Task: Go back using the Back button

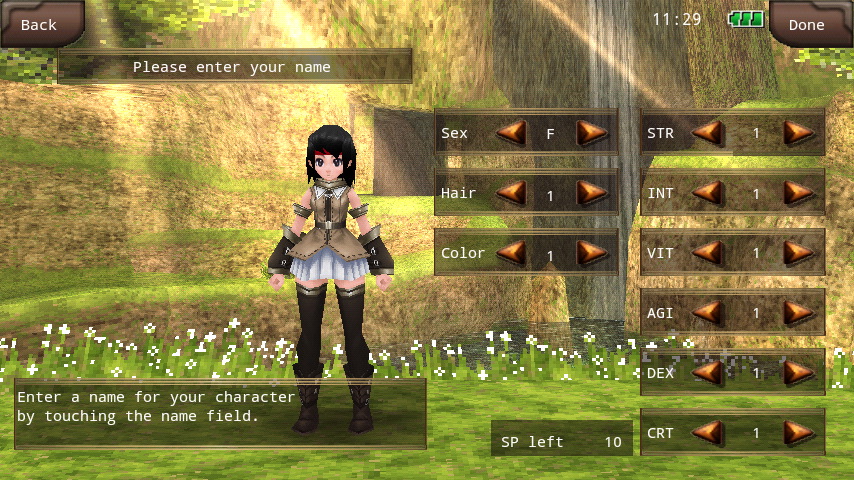Action: click(x=40, y=24)
